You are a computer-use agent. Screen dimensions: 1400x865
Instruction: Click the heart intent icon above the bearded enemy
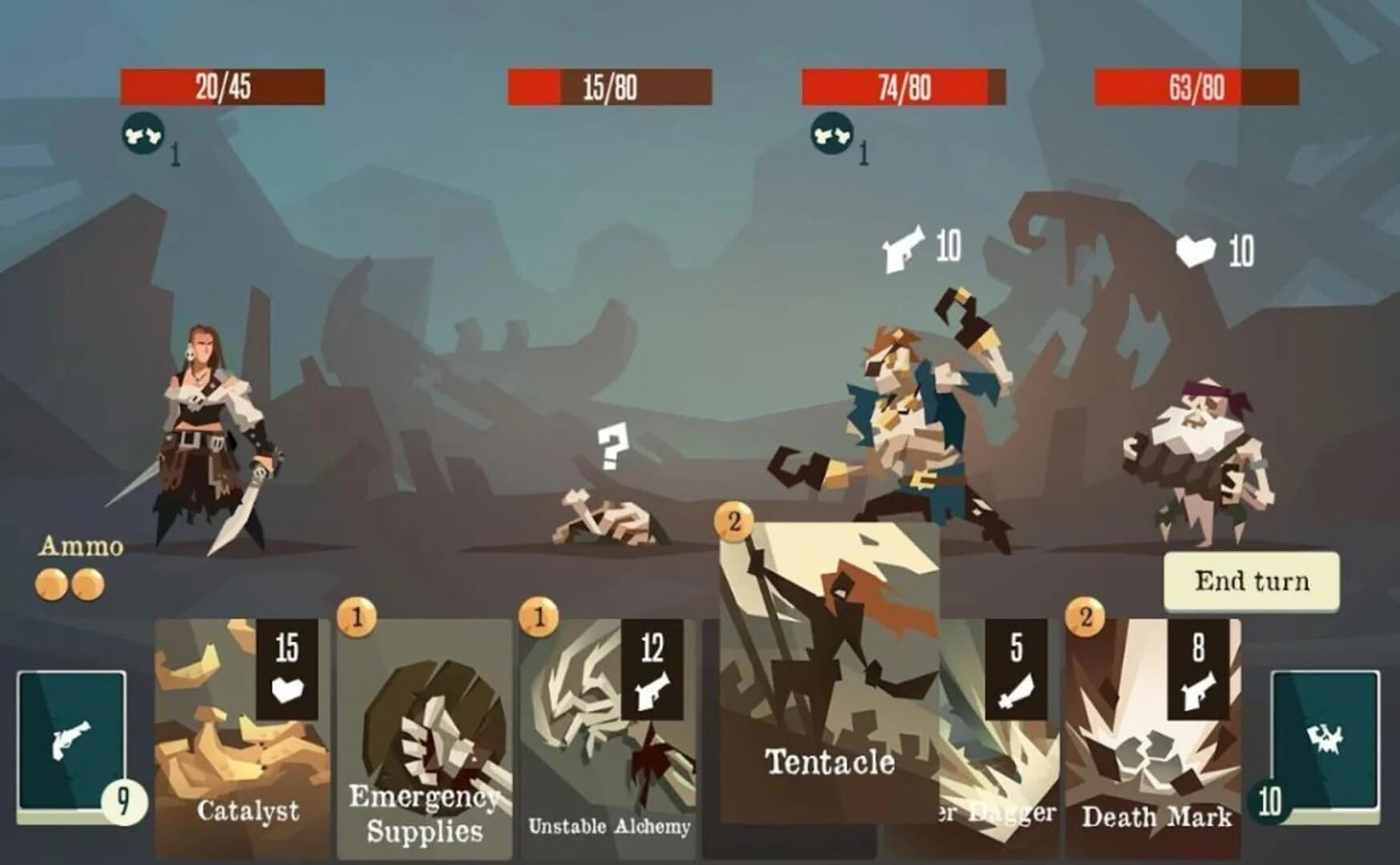[1193, 252]
